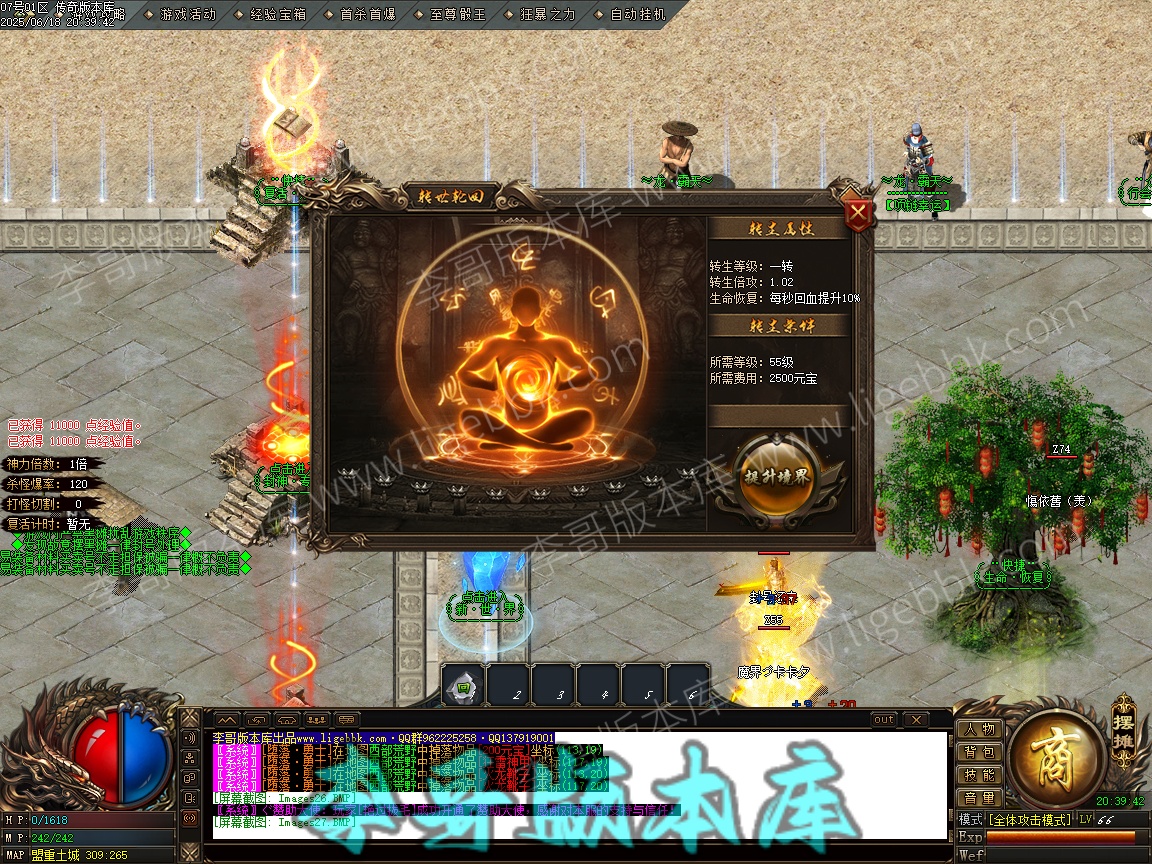The width and height of the screenshot is (1152, 864).
Task: Open the 至尊骰王 dice menu
Action: point(457,14)
